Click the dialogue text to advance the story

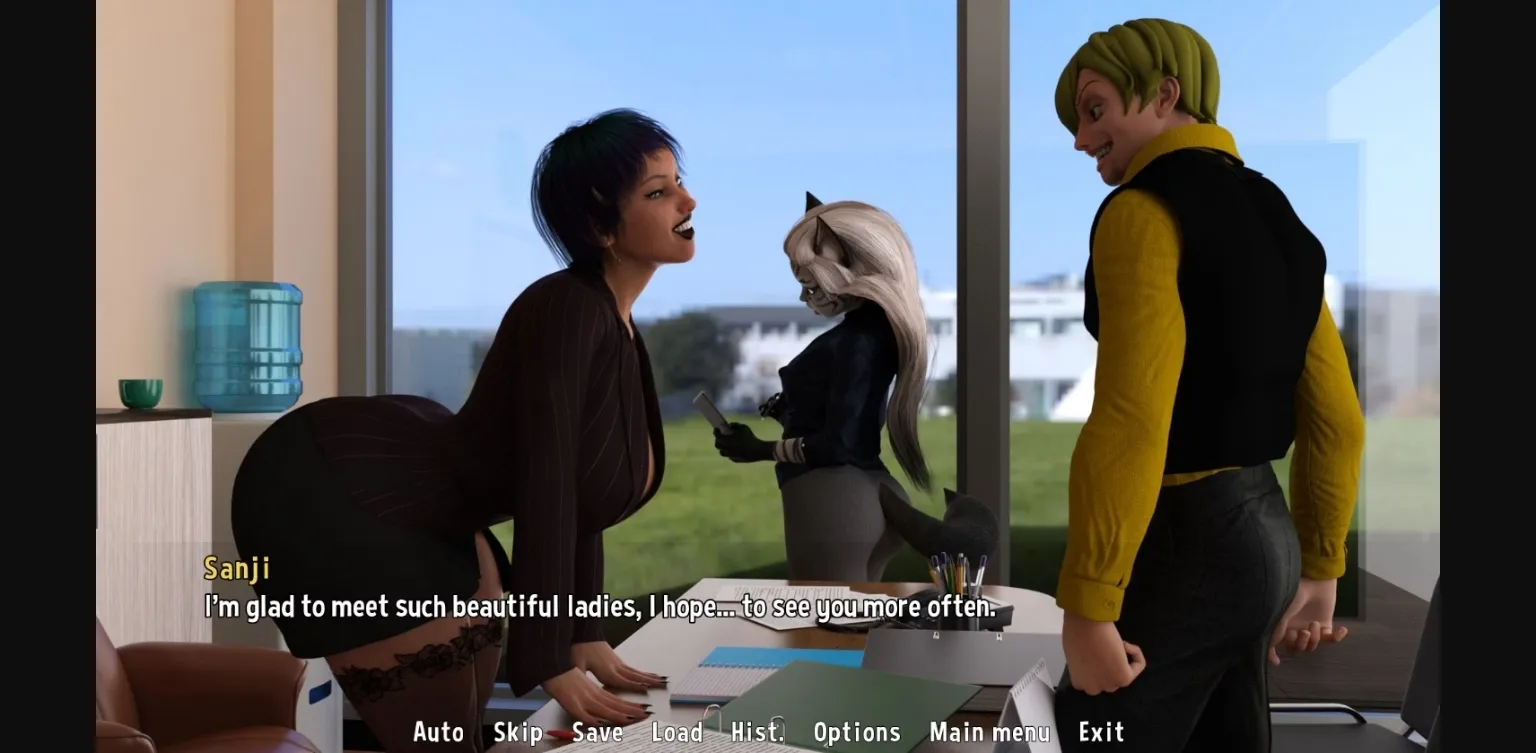click(x=598, y=606)
